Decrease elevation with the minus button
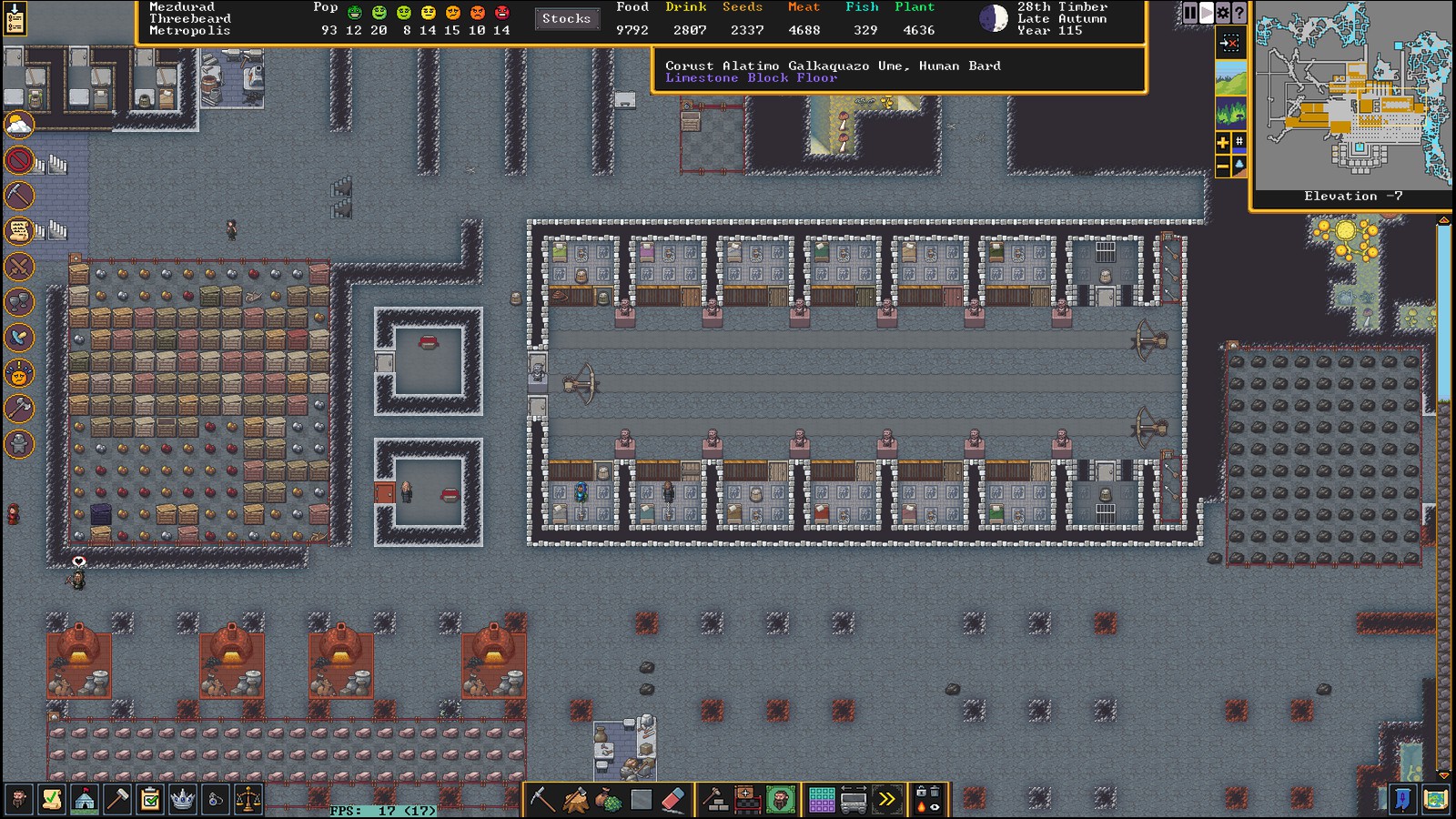 pos(1223,166)
